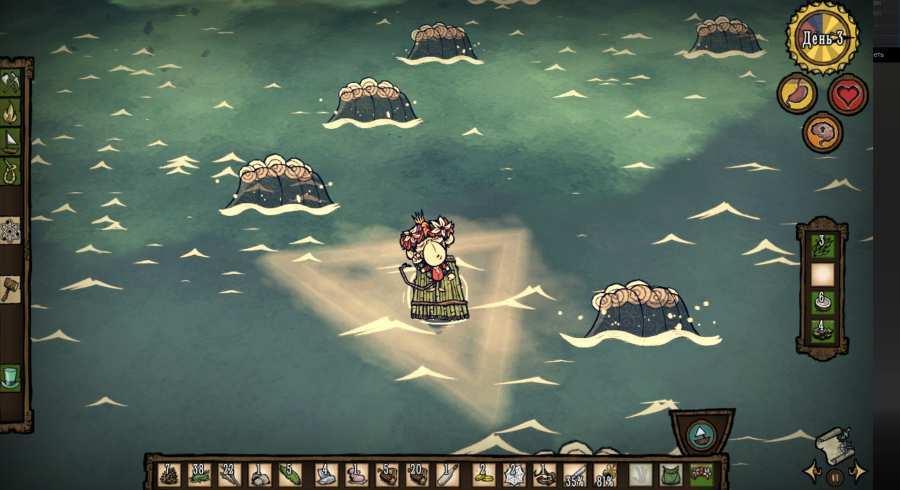Open the Fire crafting tab
Screen dimensions: 900x490
11,112
